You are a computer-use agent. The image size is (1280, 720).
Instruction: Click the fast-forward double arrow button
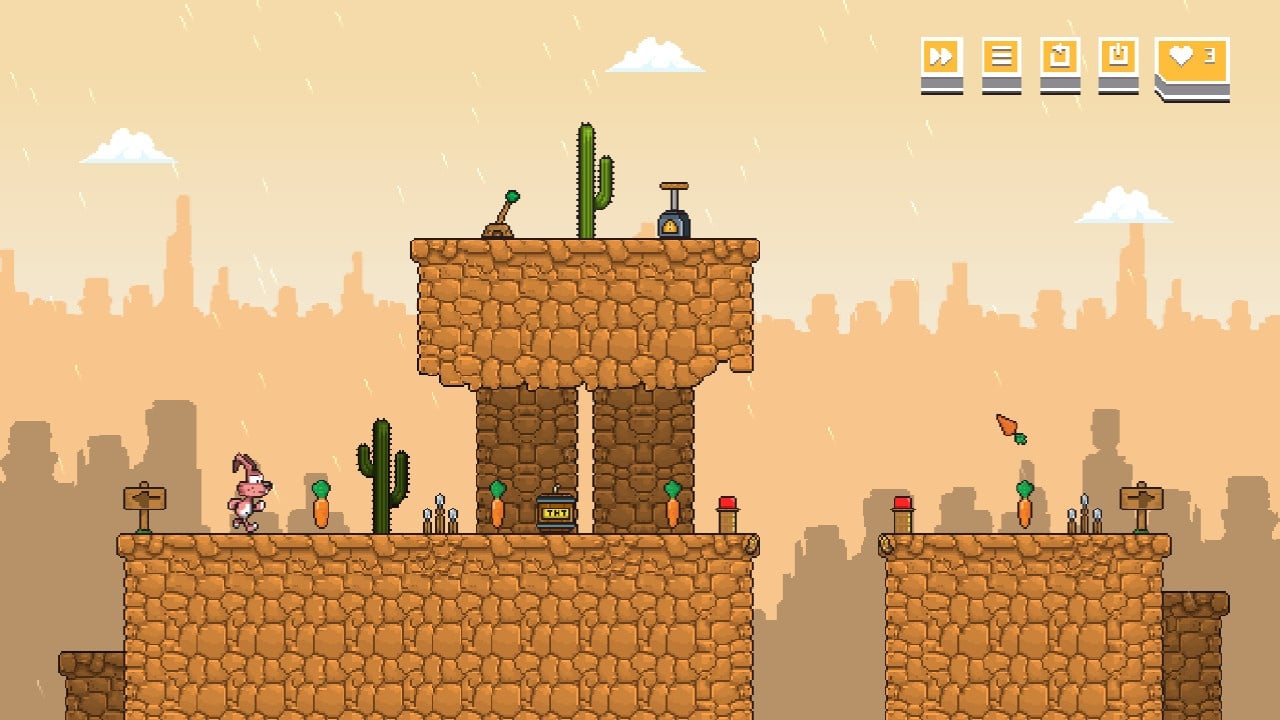pyautogui.click(x=941, y=57)
